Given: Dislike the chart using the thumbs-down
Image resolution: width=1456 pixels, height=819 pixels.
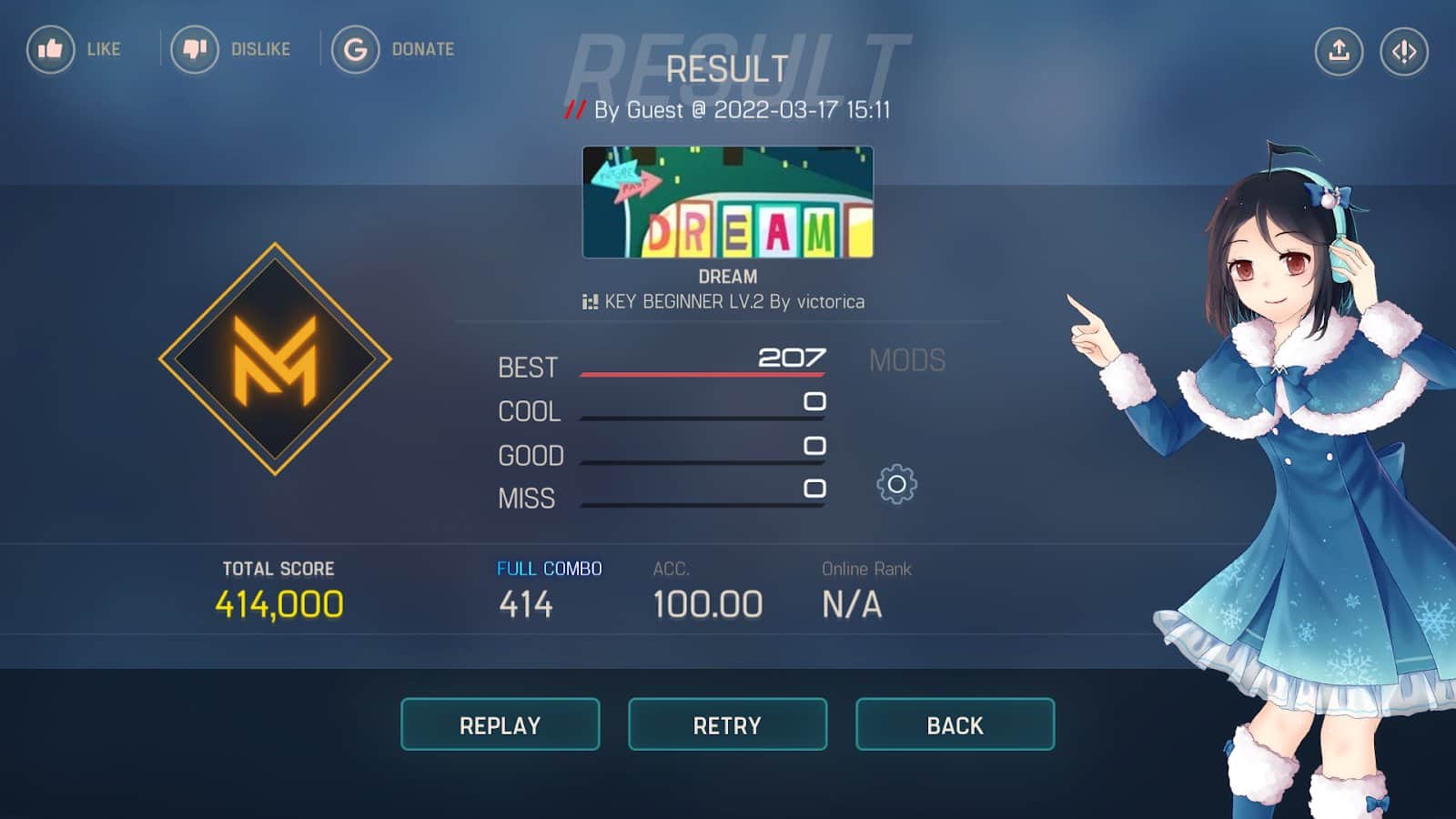Looking at the screenshot, I should (x=195, y=49).
